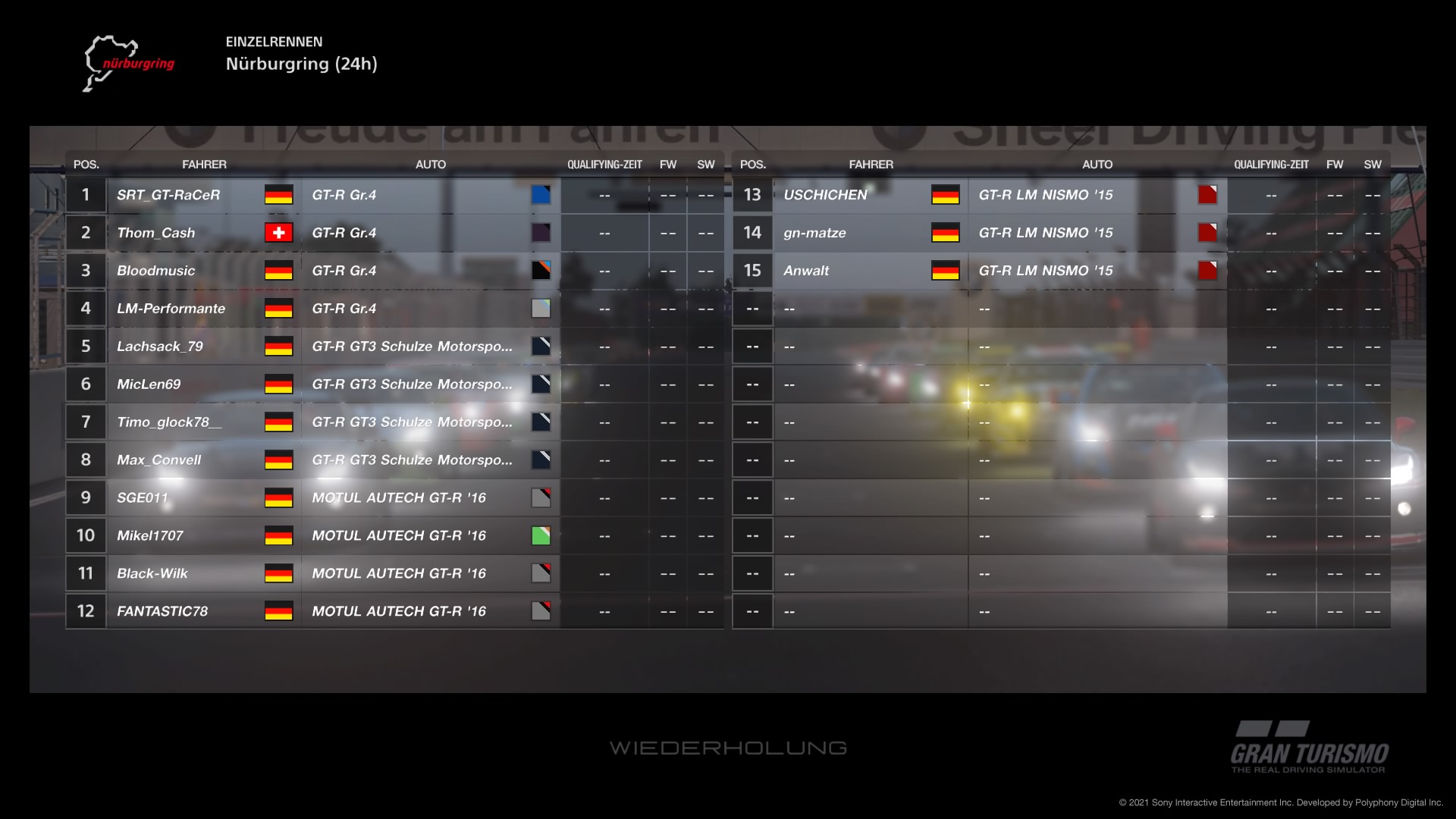Open the AUTO column sorter
Viewport: 1456px width, 819px height.
point(431,165)
